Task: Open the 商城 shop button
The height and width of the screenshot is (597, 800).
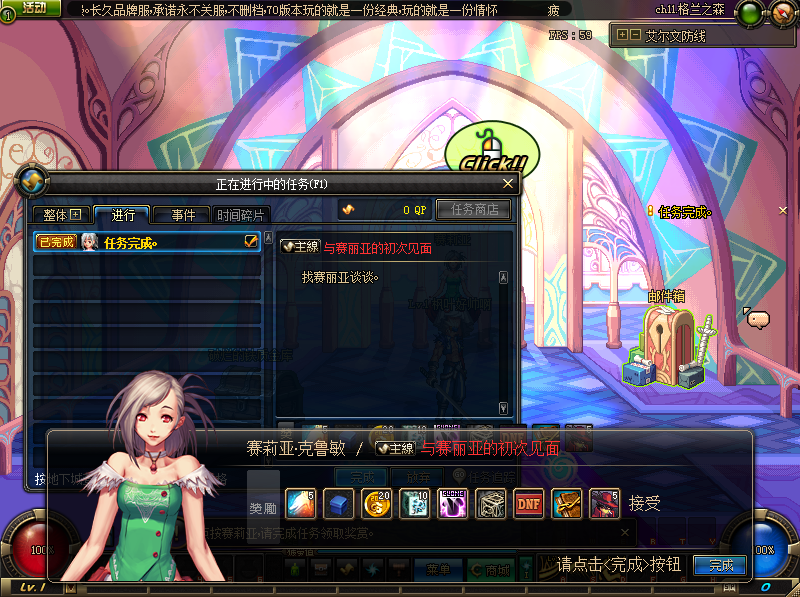Action: coord(493,570)
